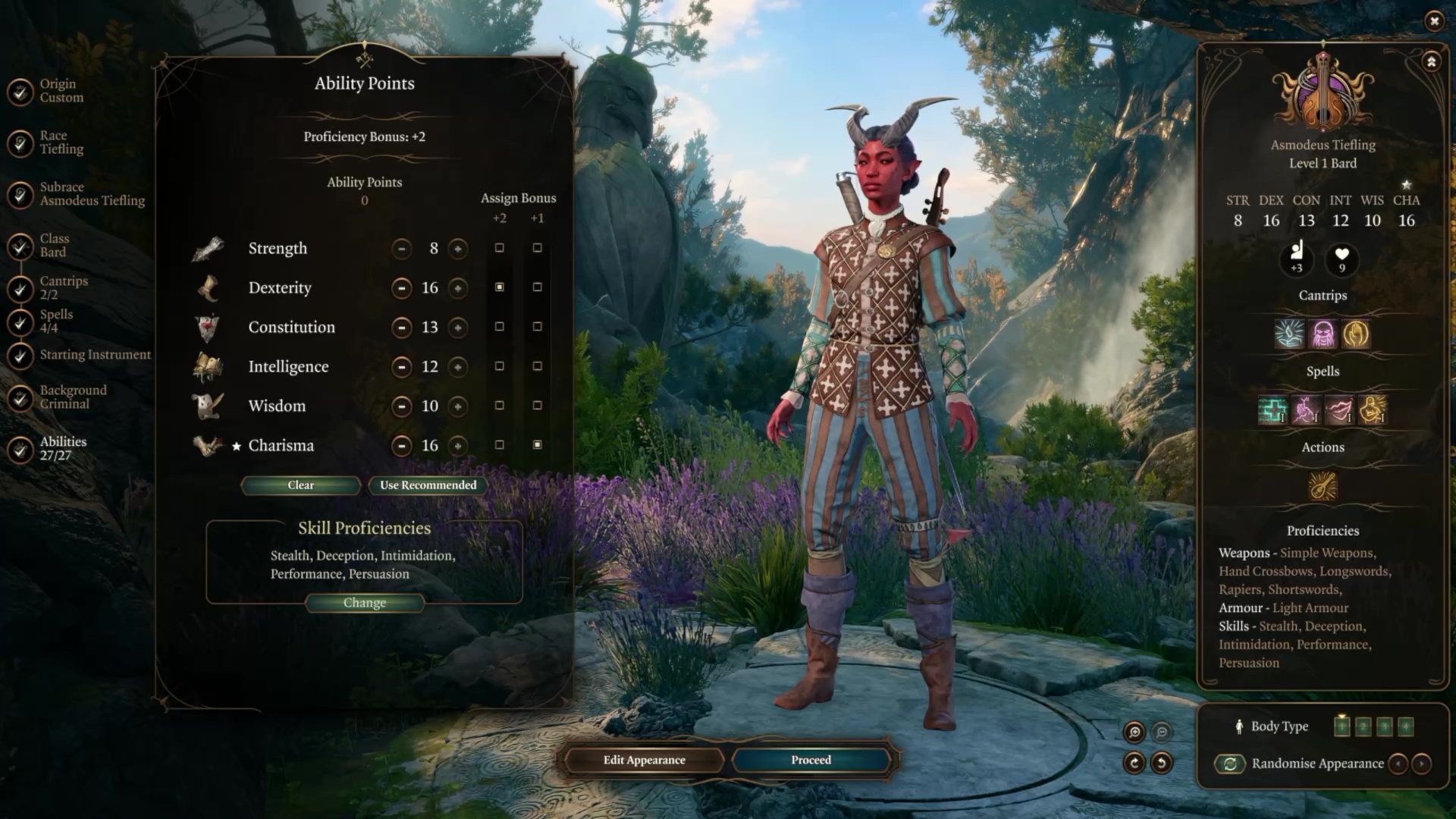Apply the Use Recommended ability spread

pyautogui.click(x=428, y=485)
